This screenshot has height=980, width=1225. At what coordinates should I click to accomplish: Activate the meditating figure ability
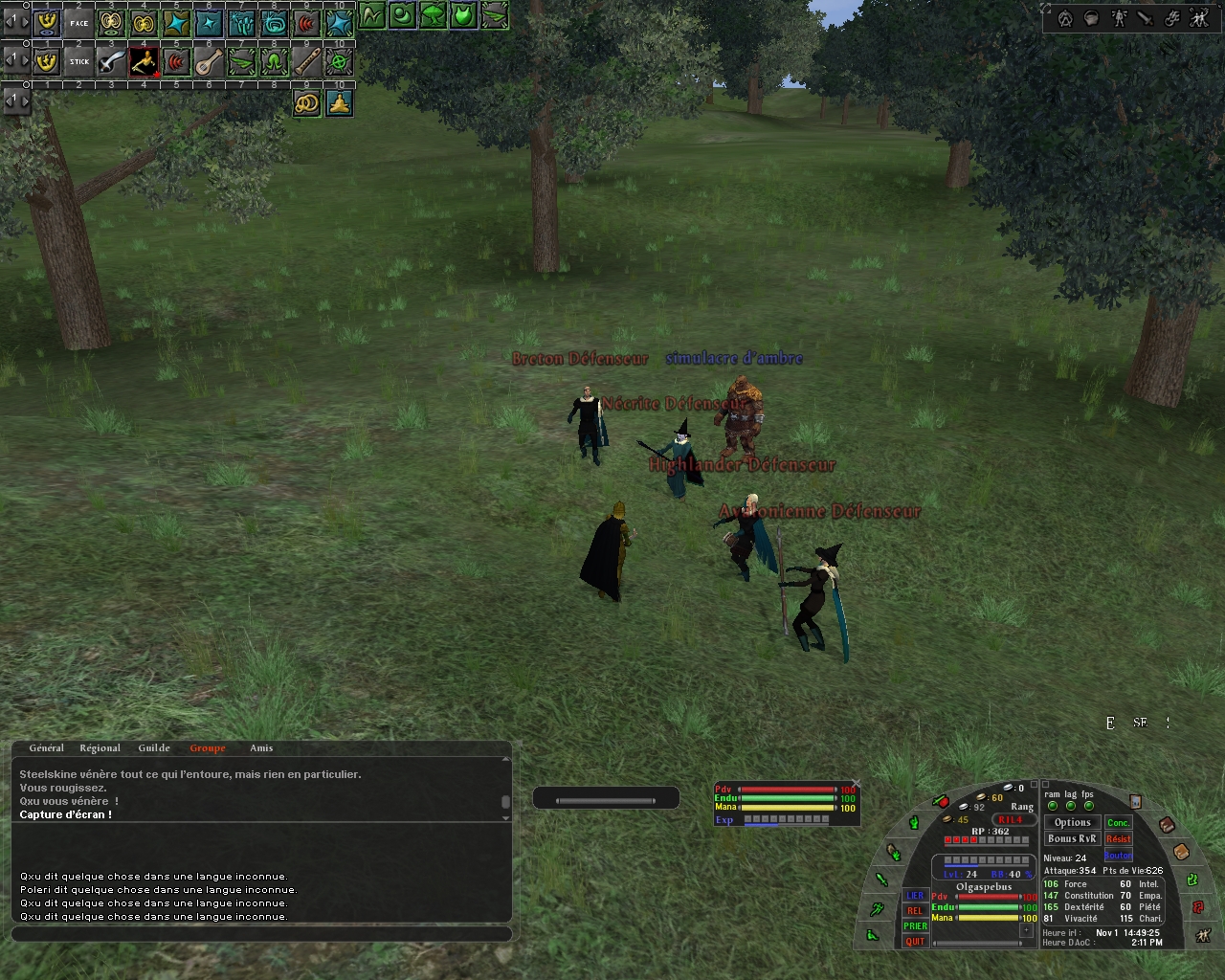[x=339, y=102]
